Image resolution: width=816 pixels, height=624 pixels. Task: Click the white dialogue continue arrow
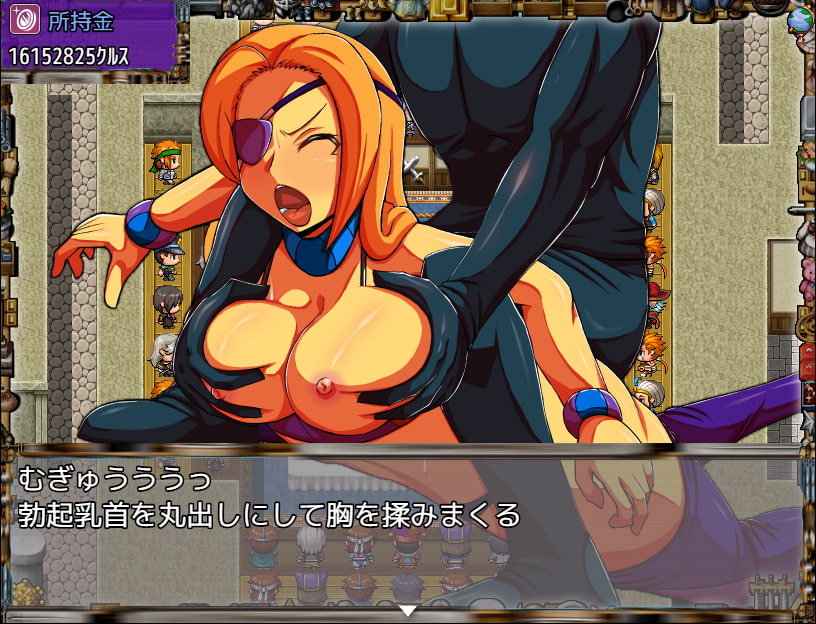click(x=407, y=610)
